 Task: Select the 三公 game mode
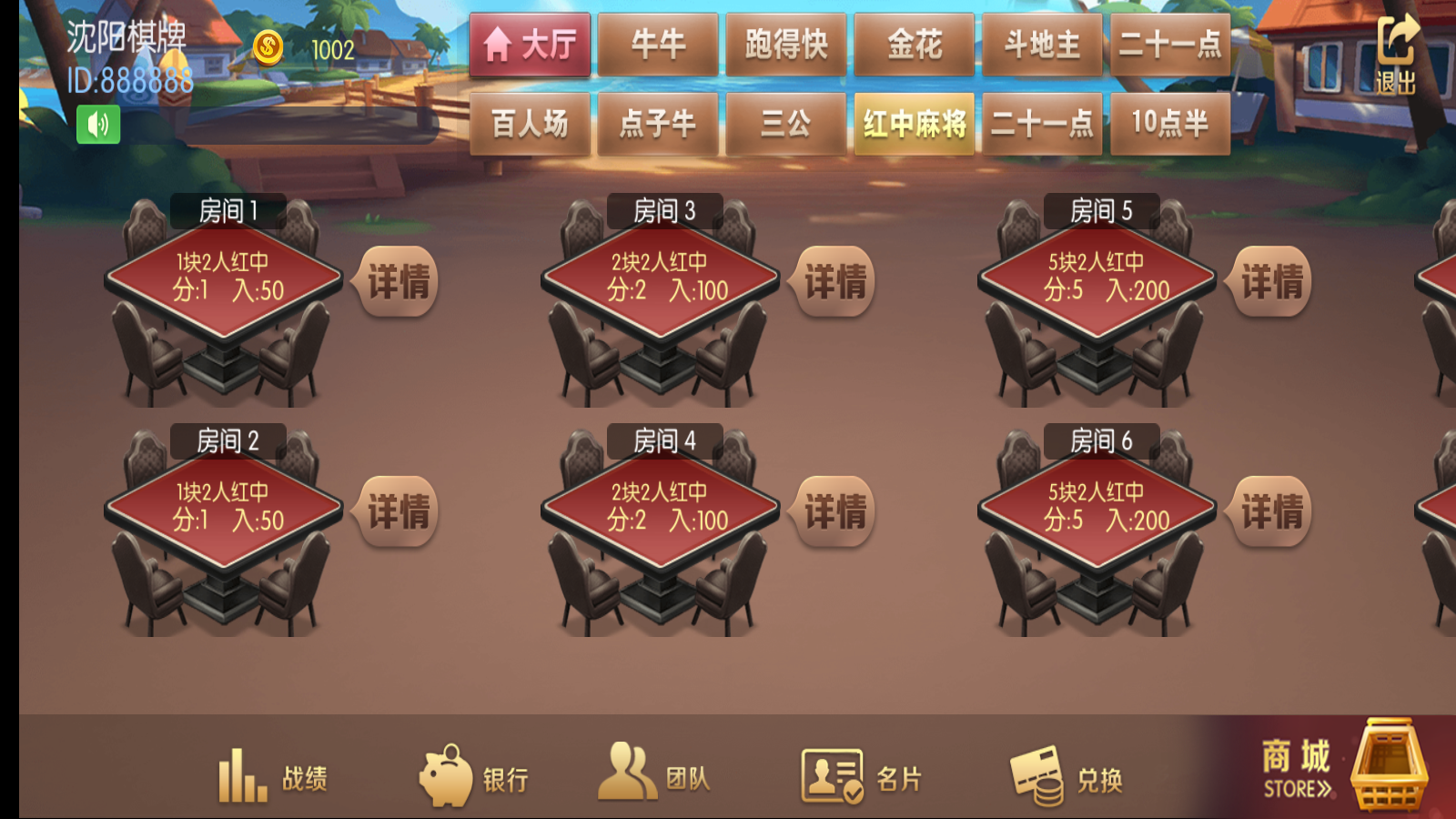(x=786, y=125)
